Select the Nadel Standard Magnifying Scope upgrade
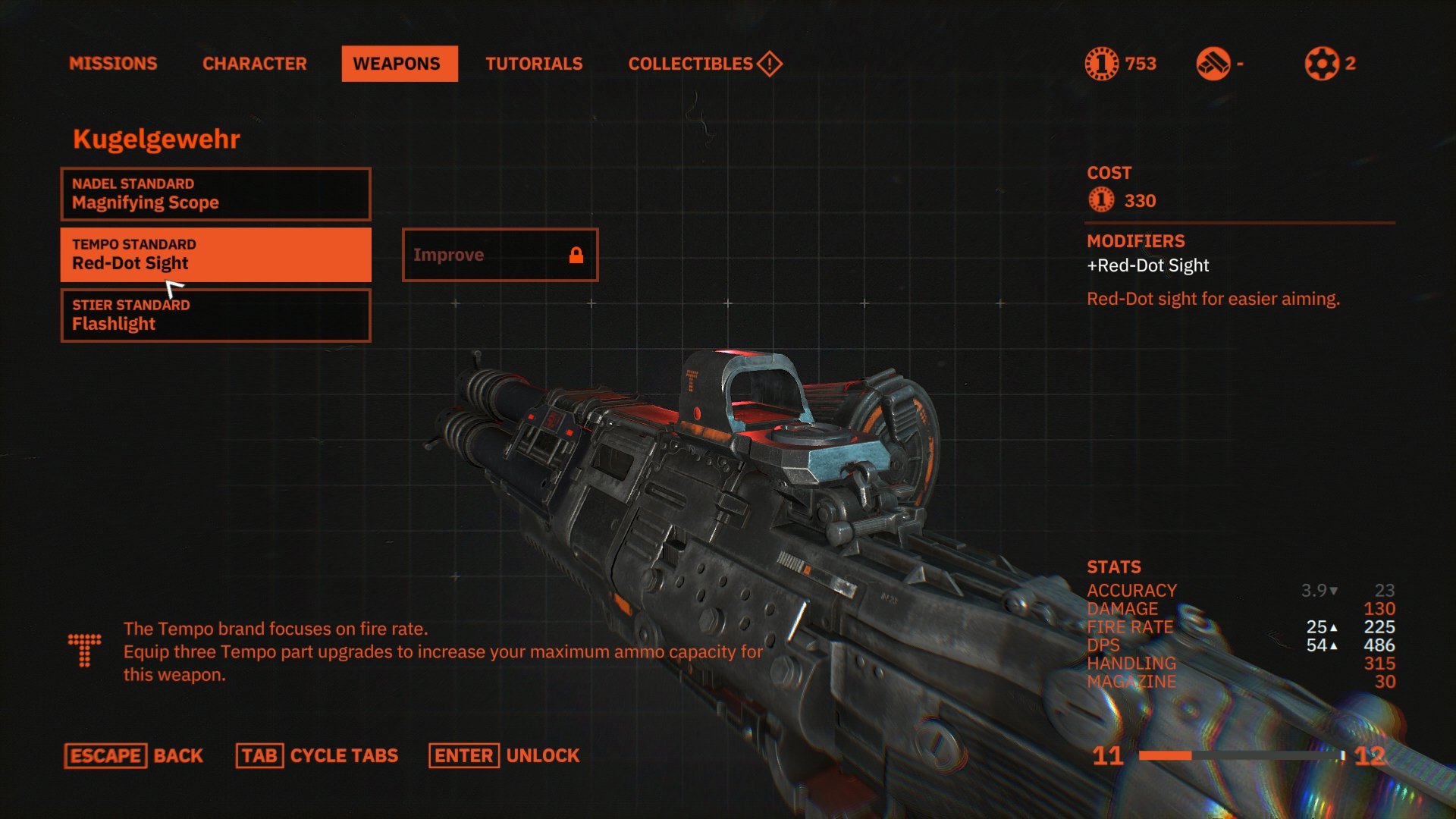 215,193
